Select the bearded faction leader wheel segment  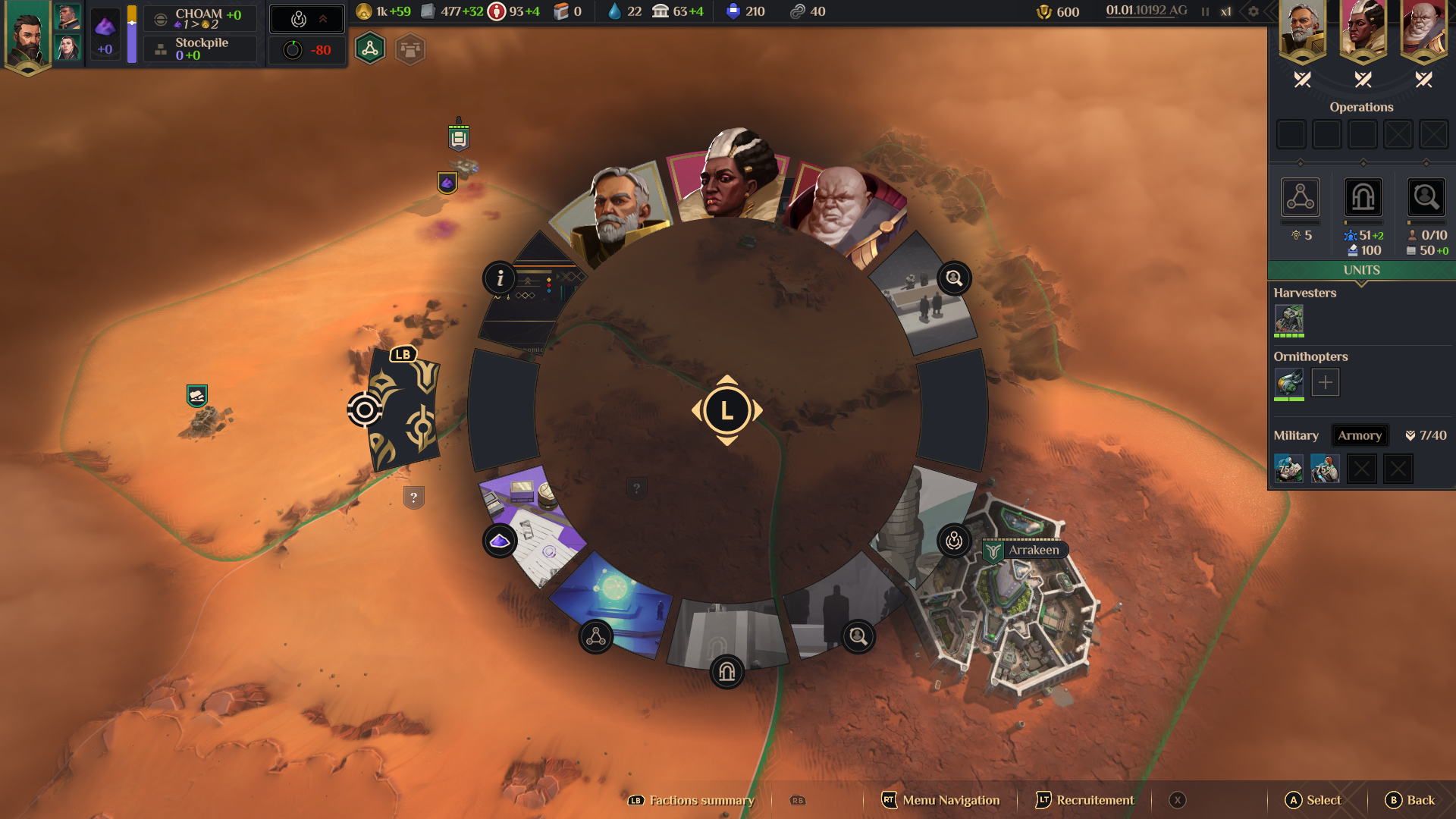pos(616,212)
